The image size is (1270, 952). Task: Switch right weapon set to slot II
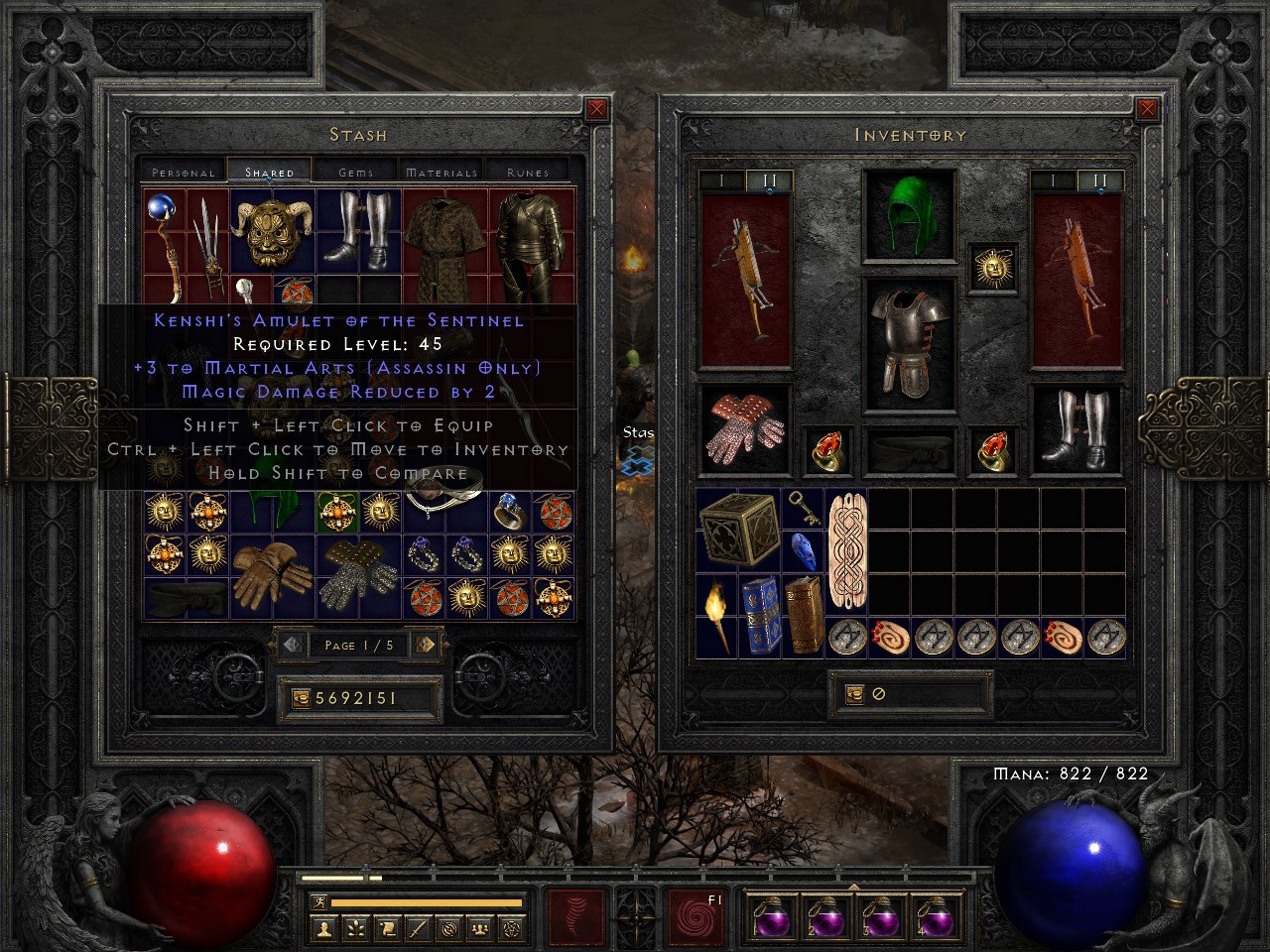(x=1099, y=178)
